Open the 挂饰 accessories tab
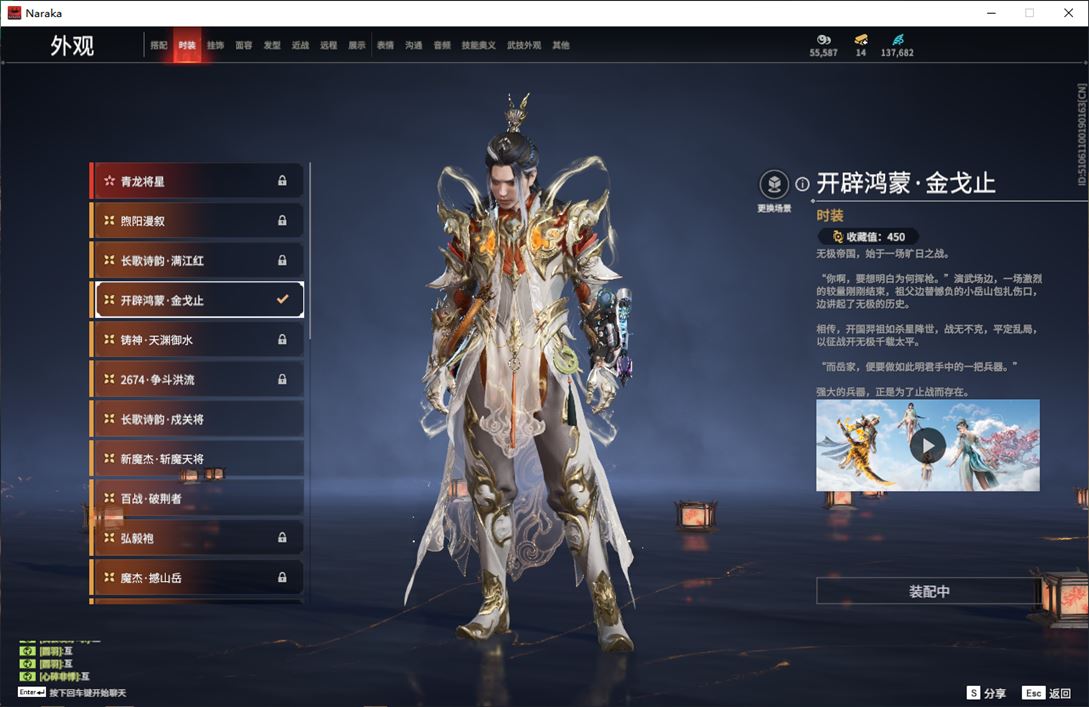1089x707 pixels. (x=215, y=46)
